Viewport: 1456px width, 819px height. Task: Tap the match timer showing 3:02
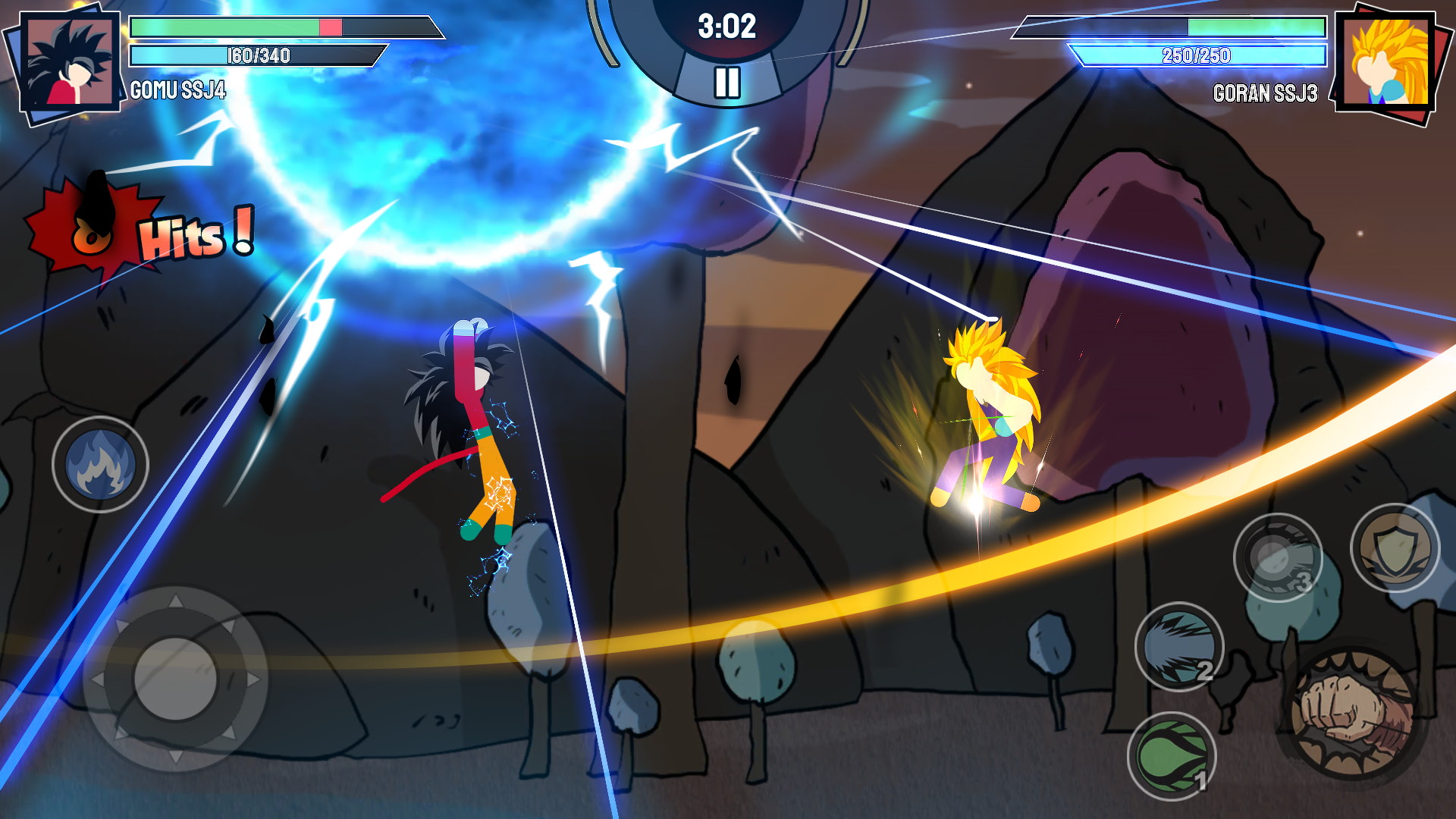(x=726, y=27)
